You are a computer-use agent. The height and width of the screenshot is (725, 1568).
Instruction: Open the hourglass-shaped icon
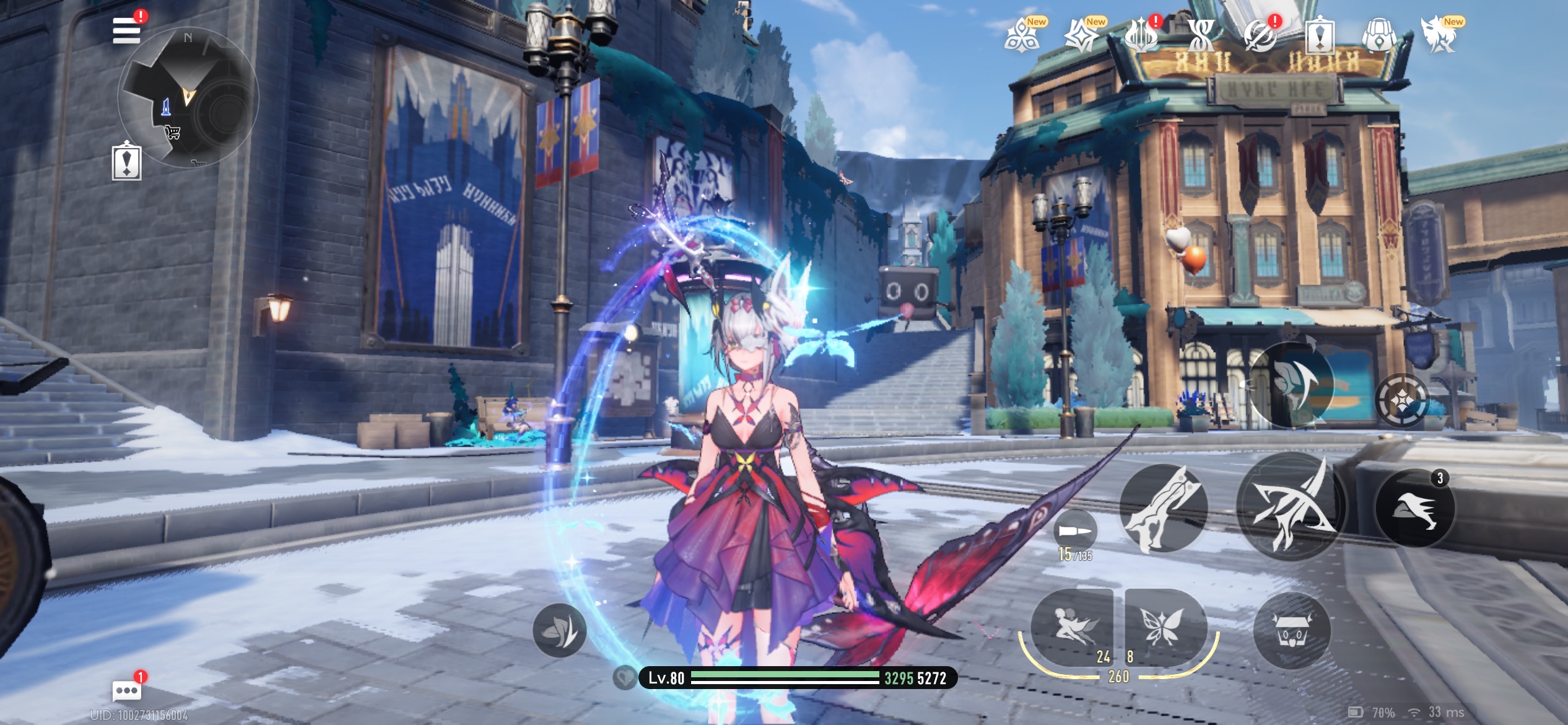click(1201, 36)
